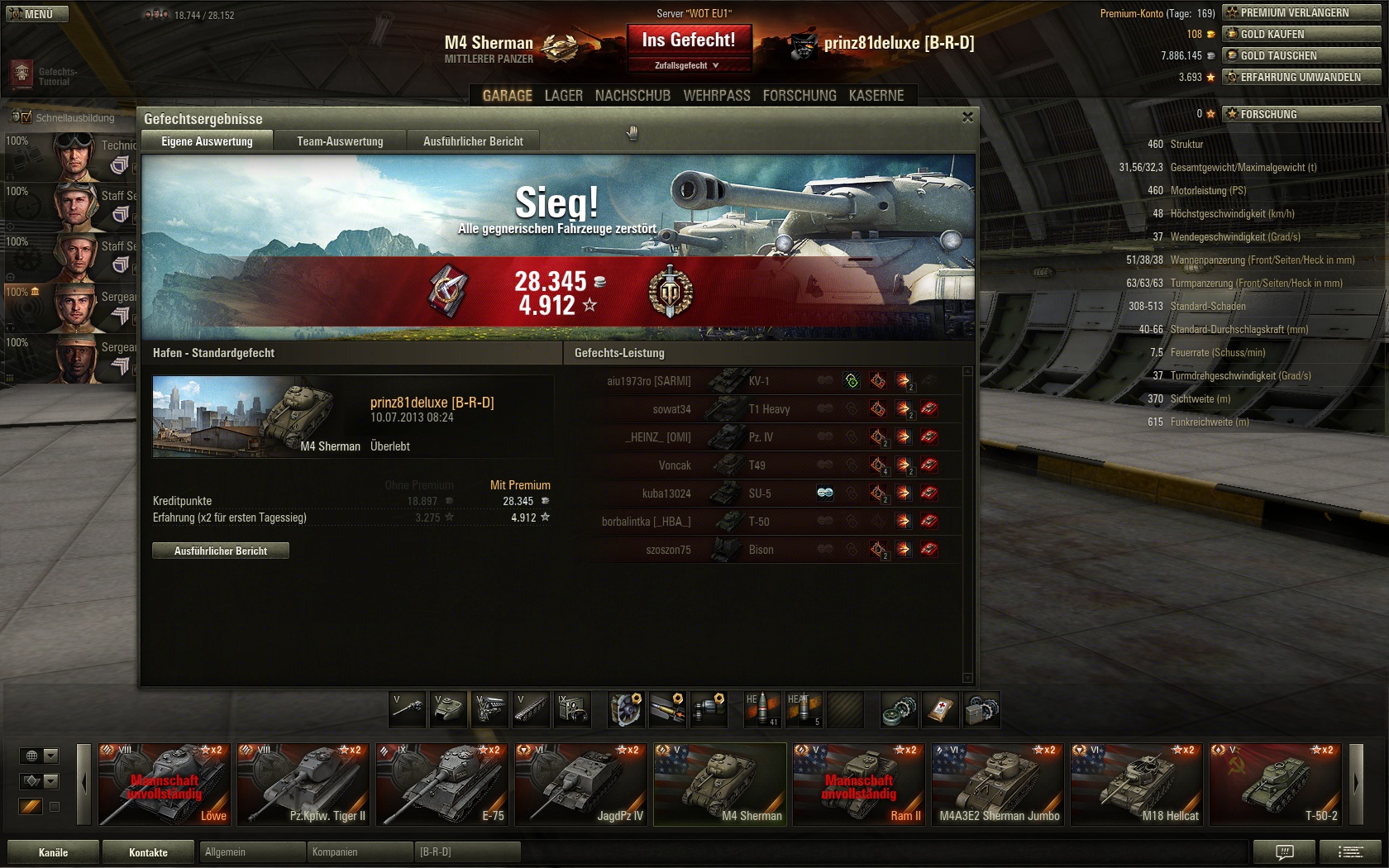
Task: Open the main Menü button
Action: click(x=37, y=14)
